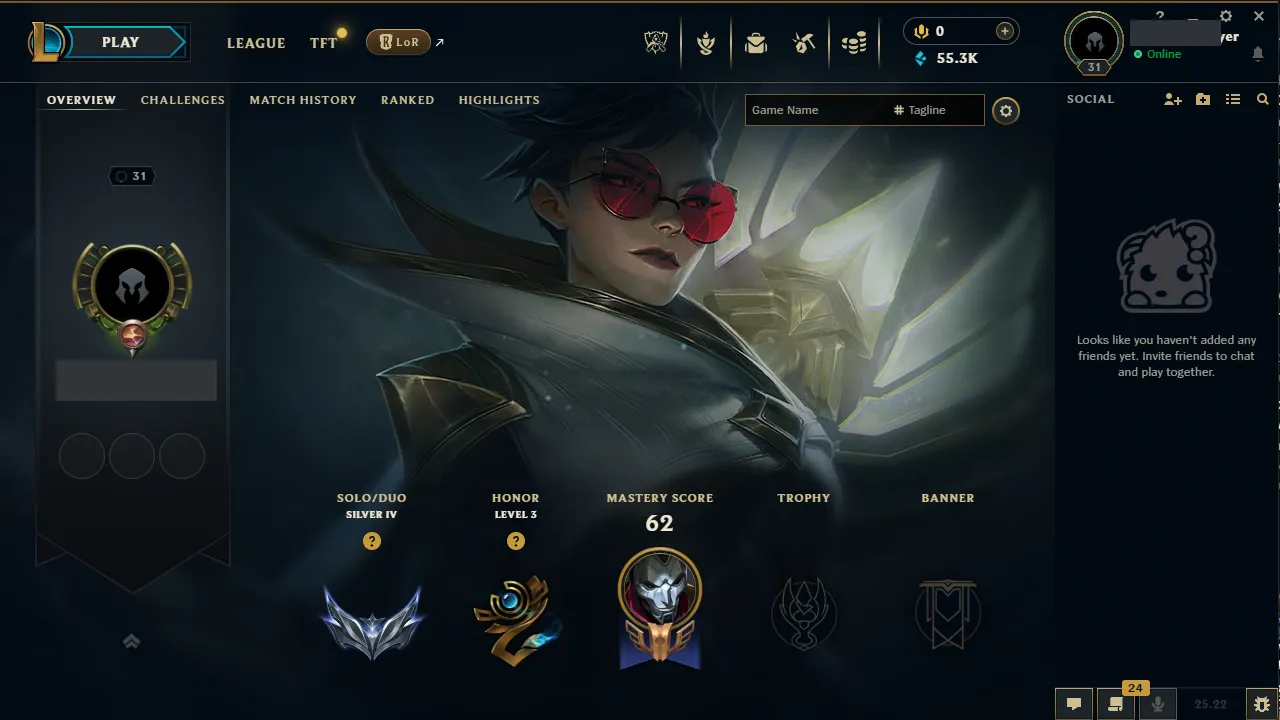Search friends with the magnifying glass icon

click(1262, 99)
